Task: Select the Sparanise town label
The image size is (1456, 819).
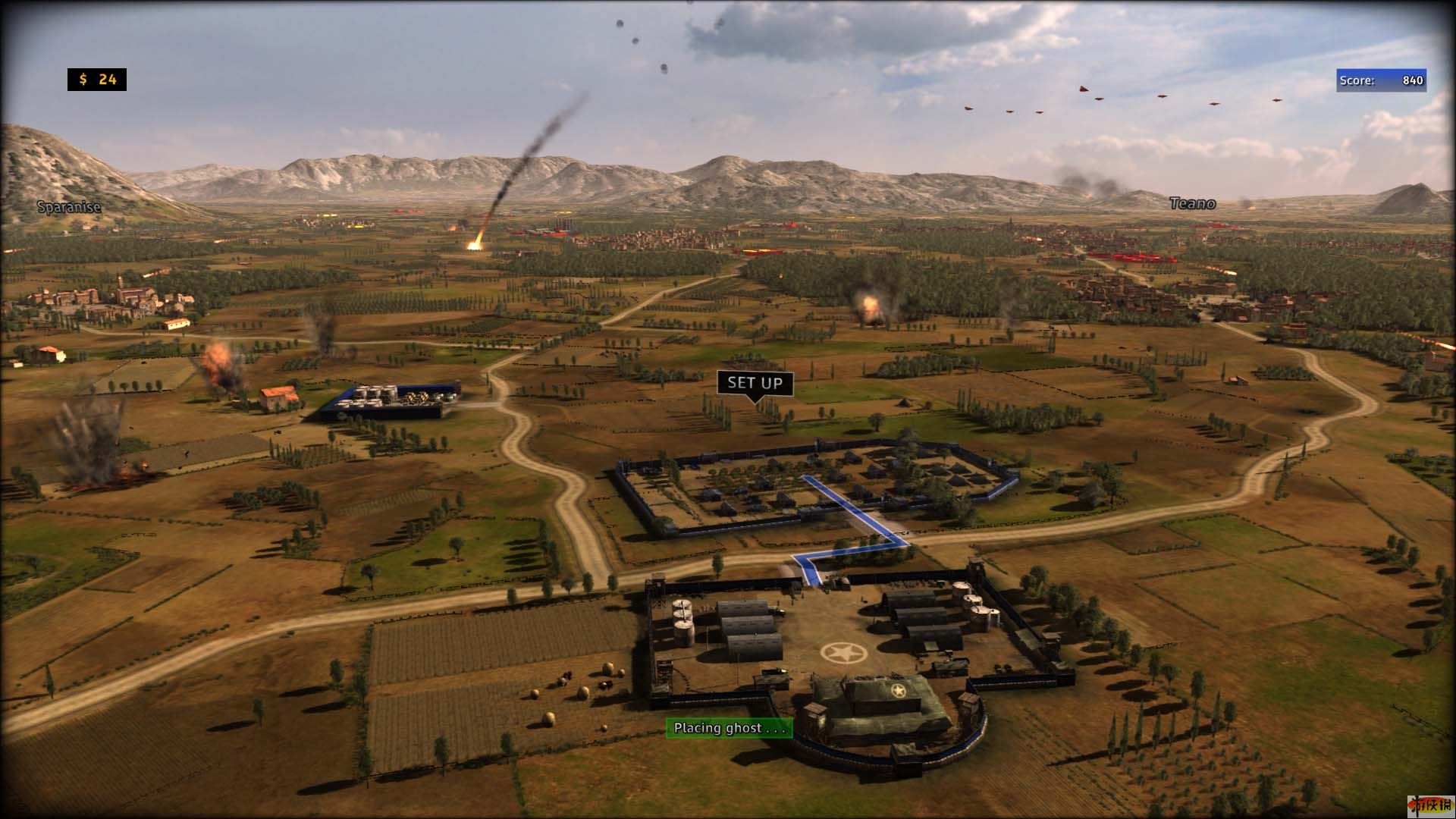Action: (x=69, y=206)
